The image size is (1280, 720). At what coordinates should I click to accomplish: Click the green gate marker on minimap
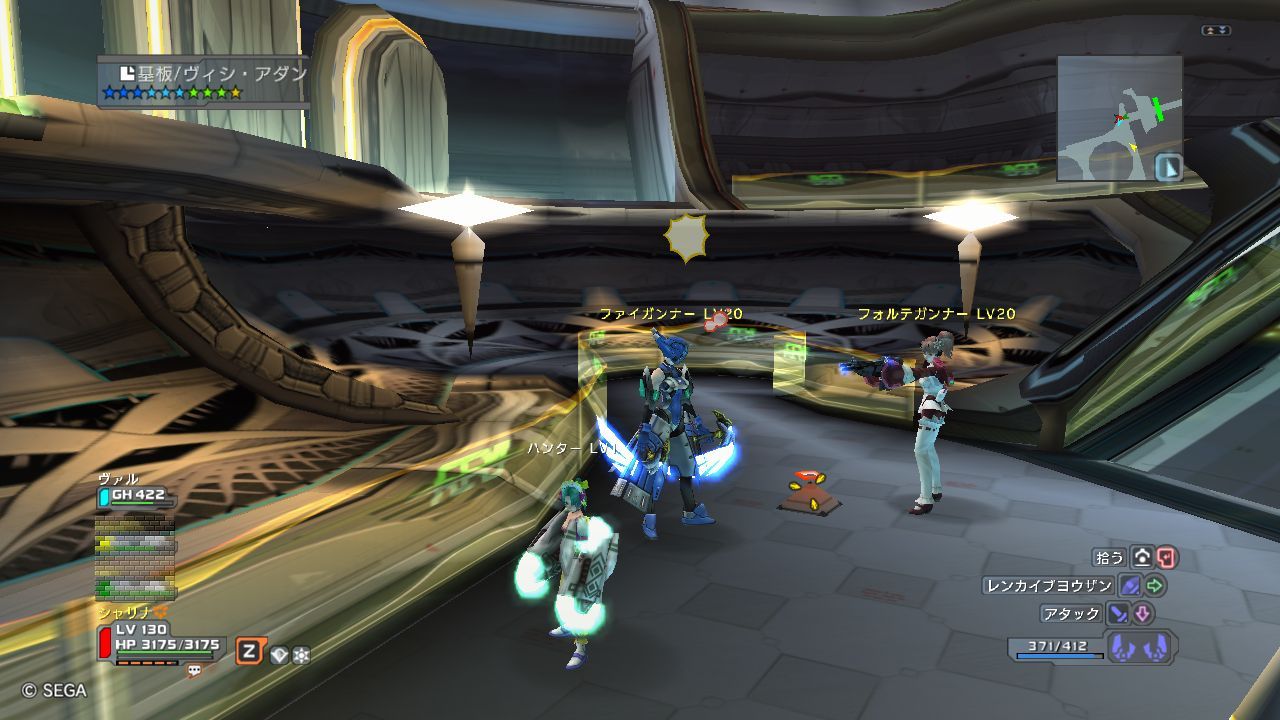[1158, 108]
